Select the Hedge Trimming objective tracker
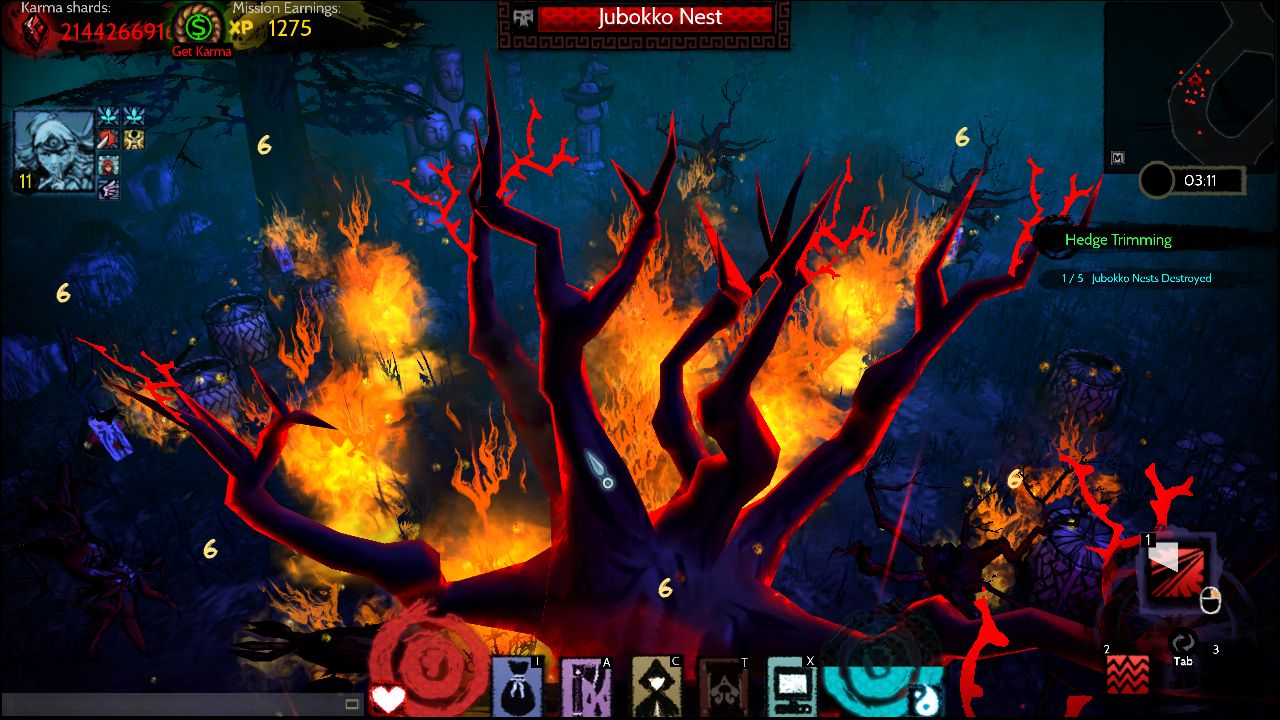 [x=1117, y=240]
